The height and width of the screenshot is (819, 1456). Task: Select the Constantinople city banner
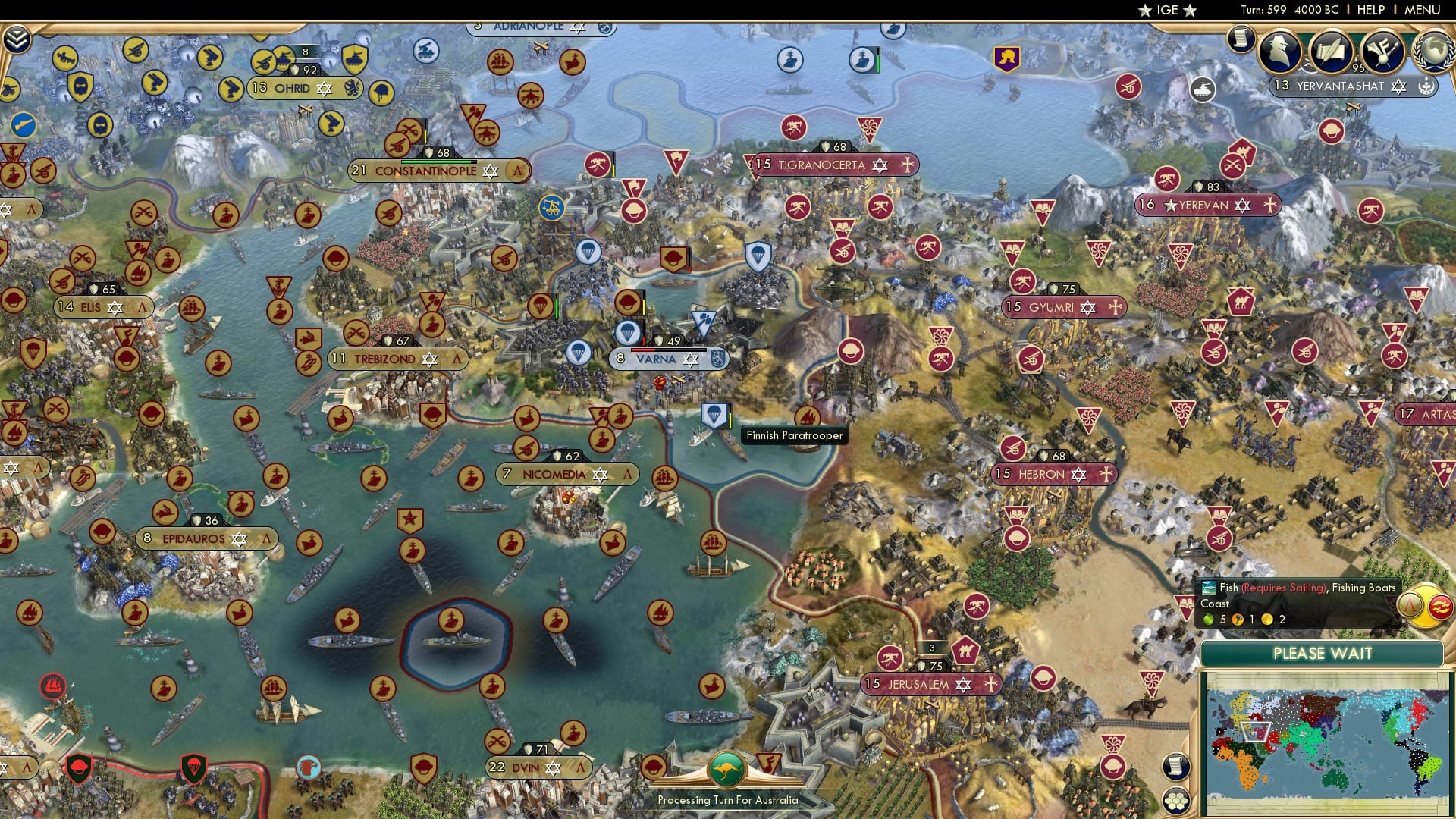tap(425, 171)
